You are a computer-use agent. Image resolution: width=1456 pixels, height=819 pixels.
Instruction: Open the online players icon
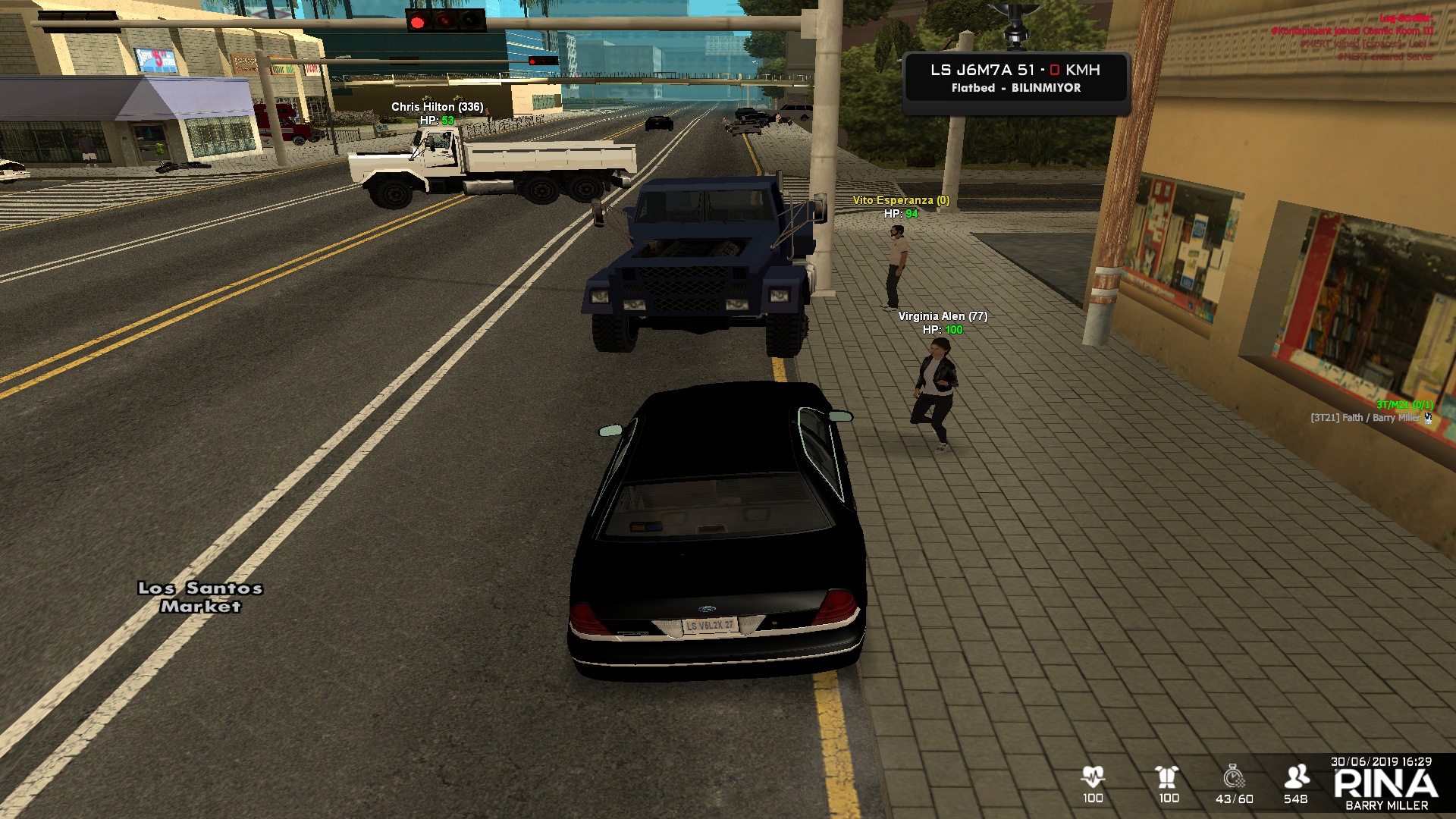[1296, 777]
